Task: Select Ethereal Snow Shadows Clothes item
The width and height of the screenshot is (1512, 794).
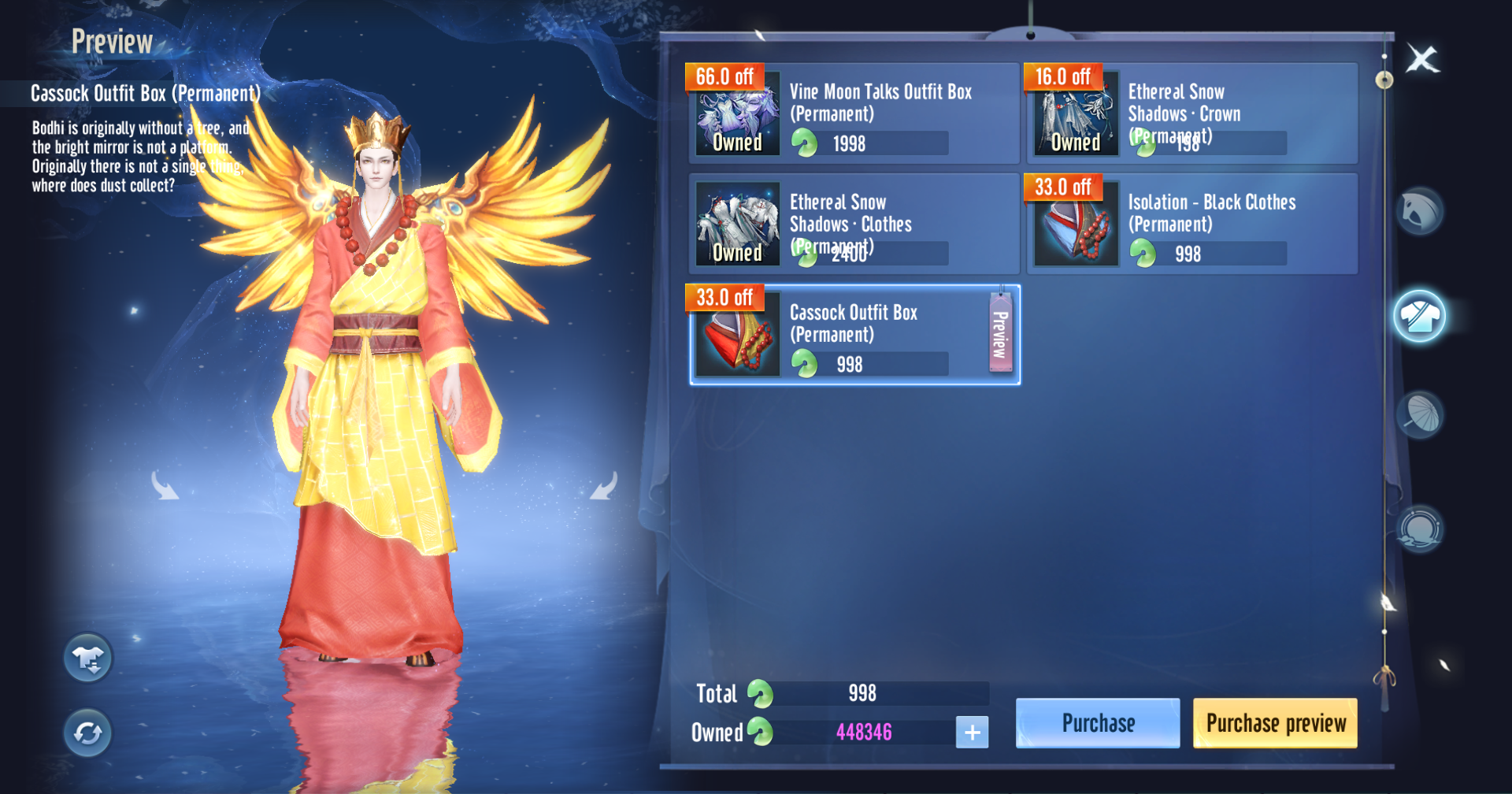Action: click(854, 224)
